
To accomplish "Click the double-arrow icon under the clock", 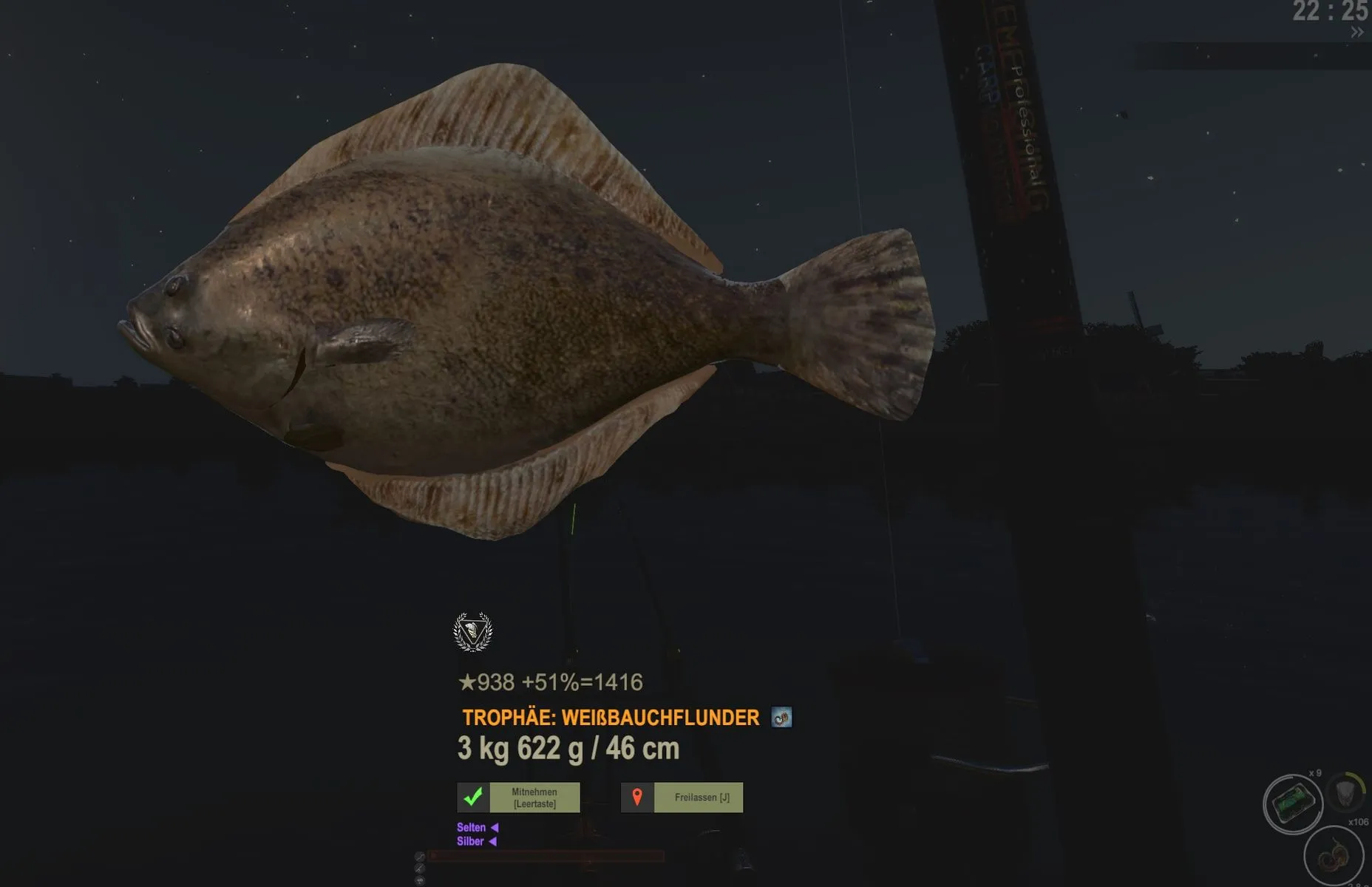I will pos(1356,33).
